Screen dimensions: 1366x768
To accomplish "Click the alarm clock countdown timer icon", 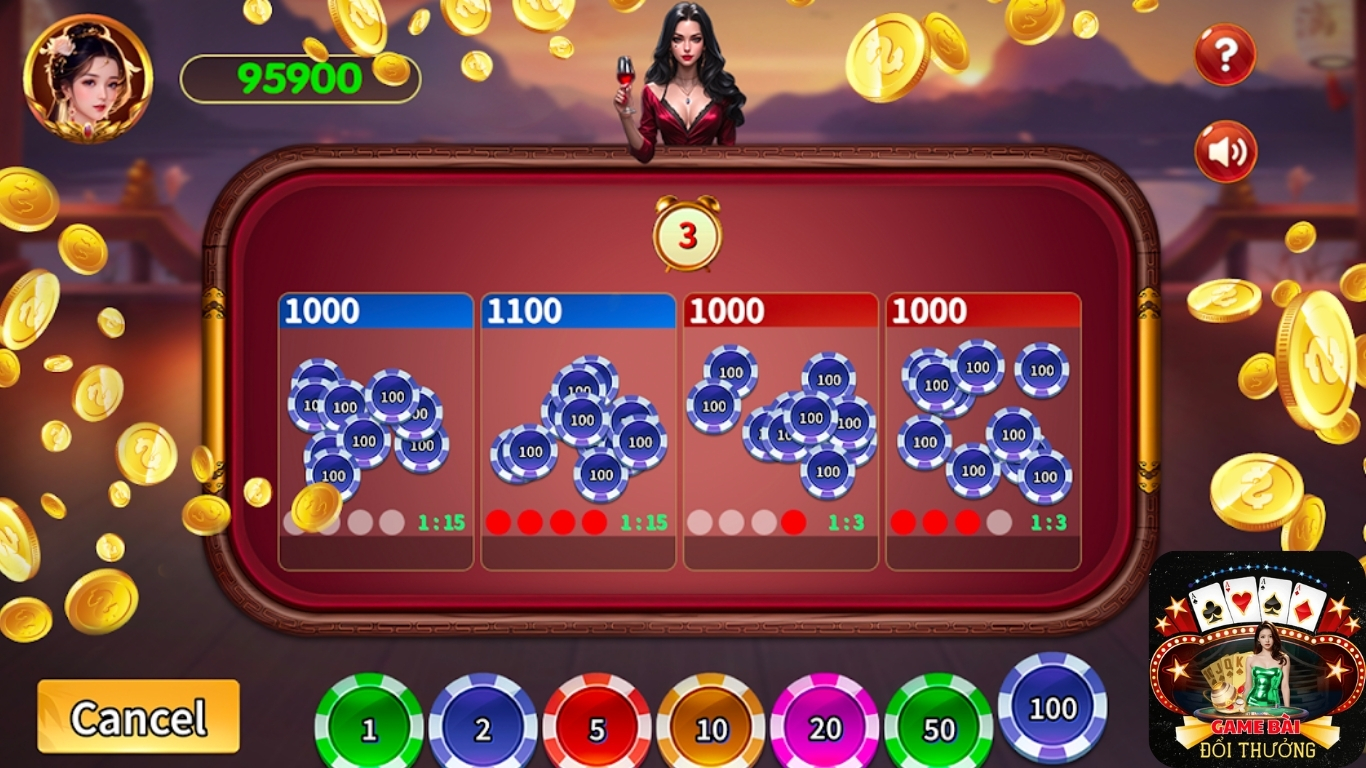I will [x=685, y=233].
